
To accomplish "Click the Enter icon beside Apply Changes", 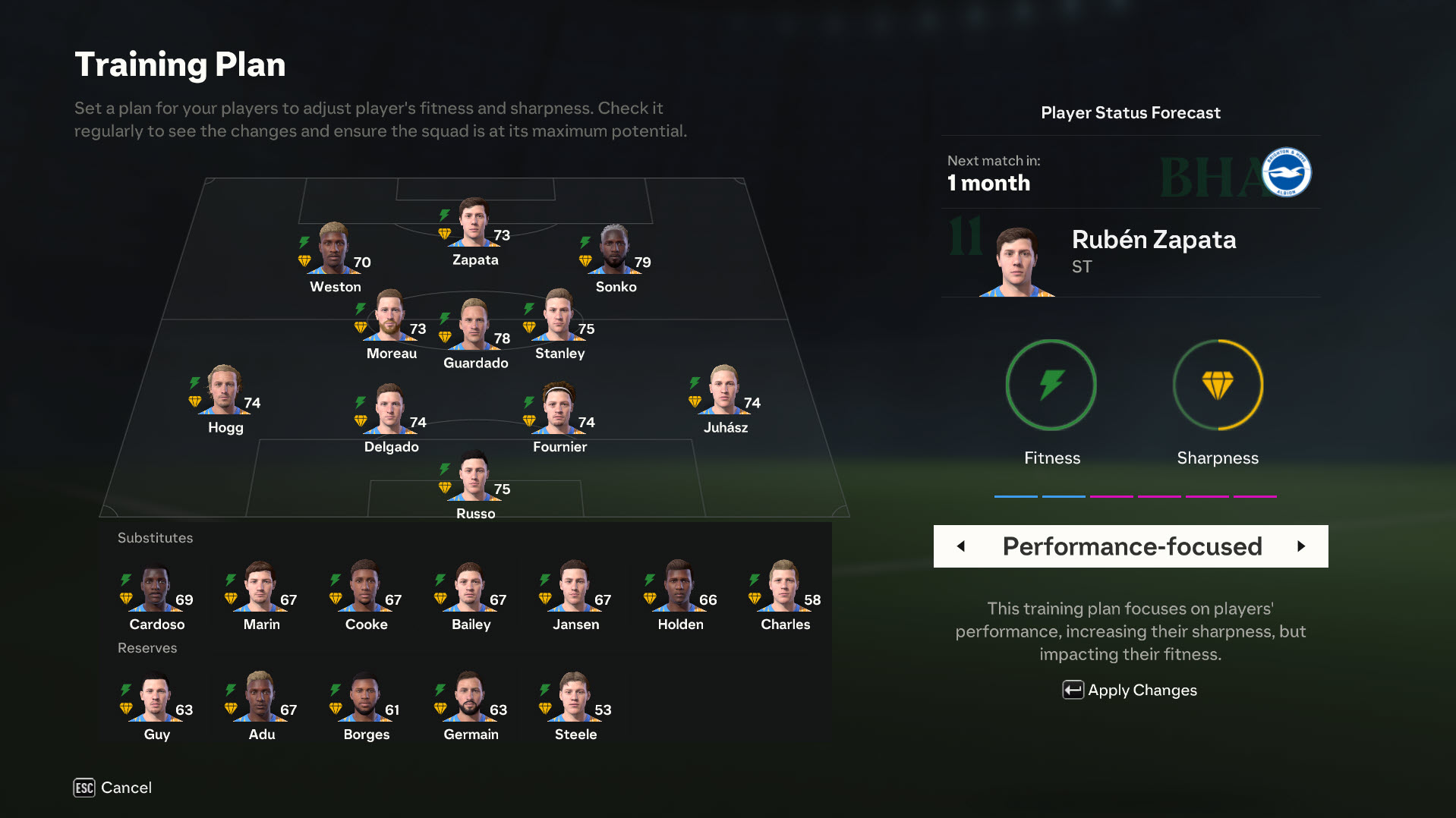I will point(1071,690).
